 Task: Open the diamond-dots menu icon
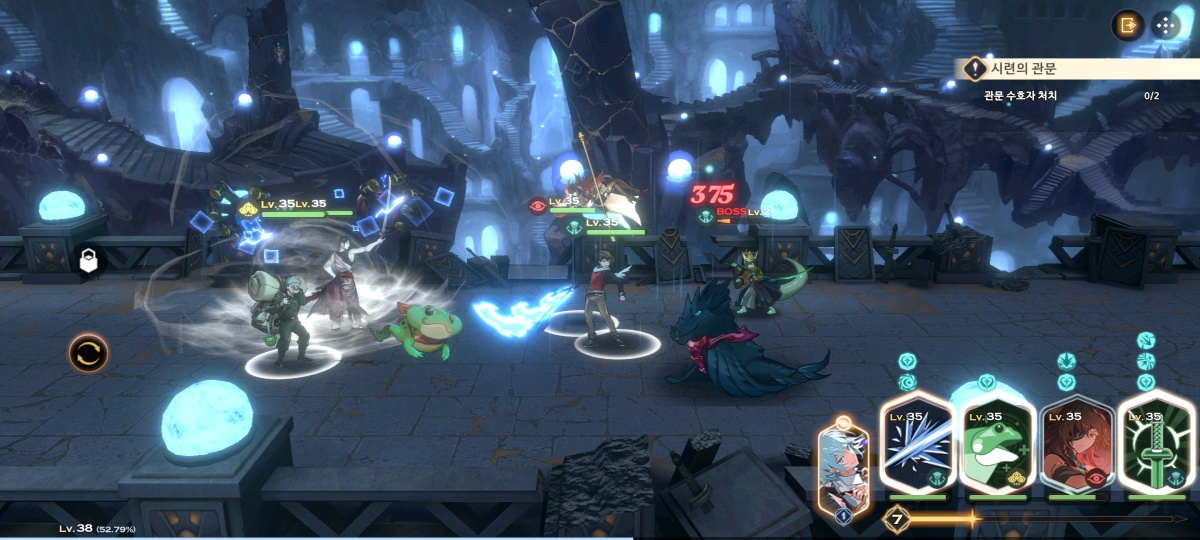tap(1165, 26)
